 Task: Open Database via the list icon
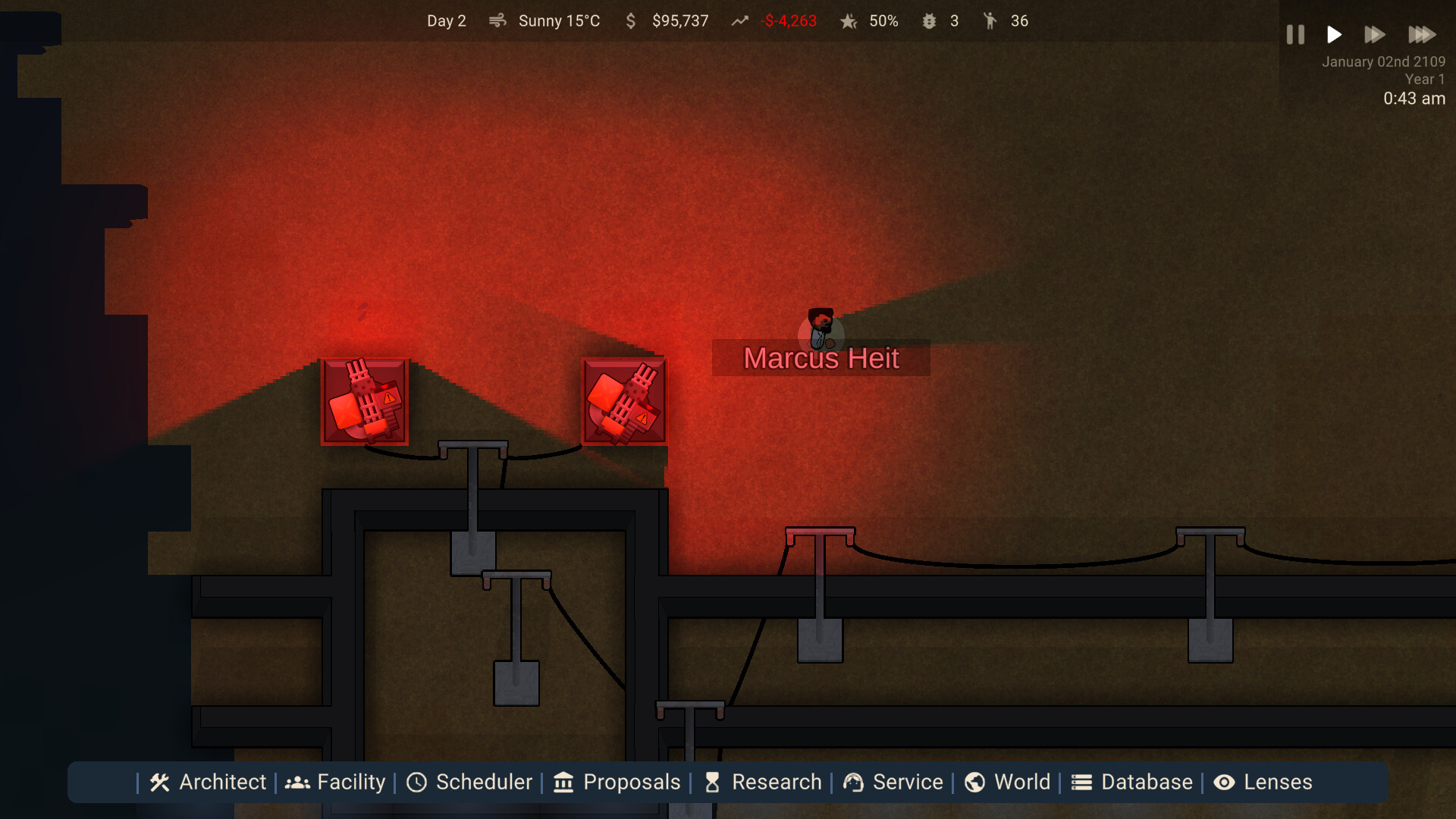[x=1082, y=782]
